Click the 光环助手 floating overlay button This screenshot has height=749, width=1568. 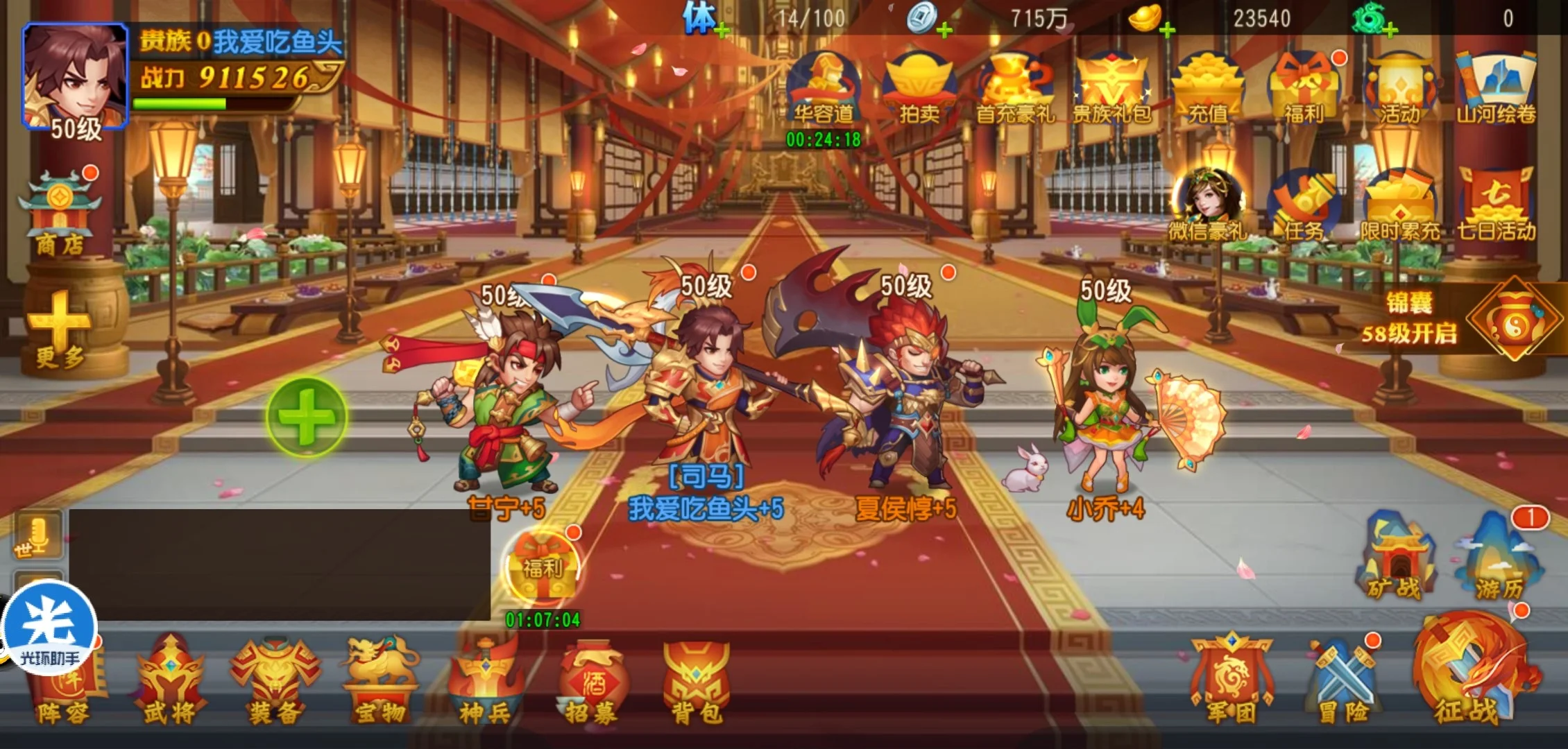point(49,629)
